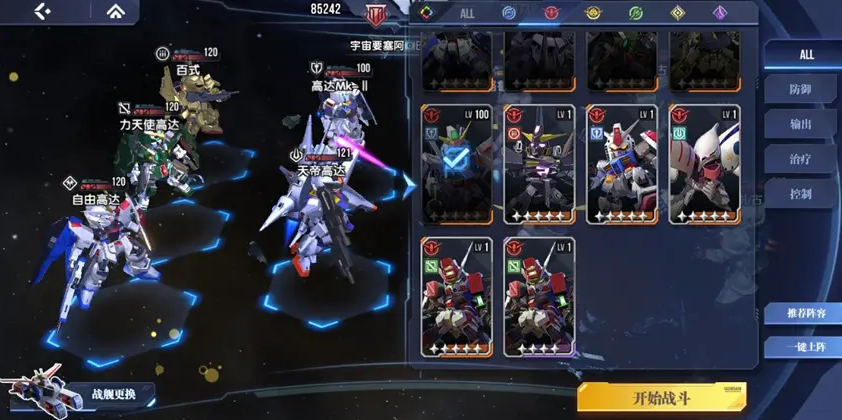Pick the white and red Qubeley card

coord(703,165)
